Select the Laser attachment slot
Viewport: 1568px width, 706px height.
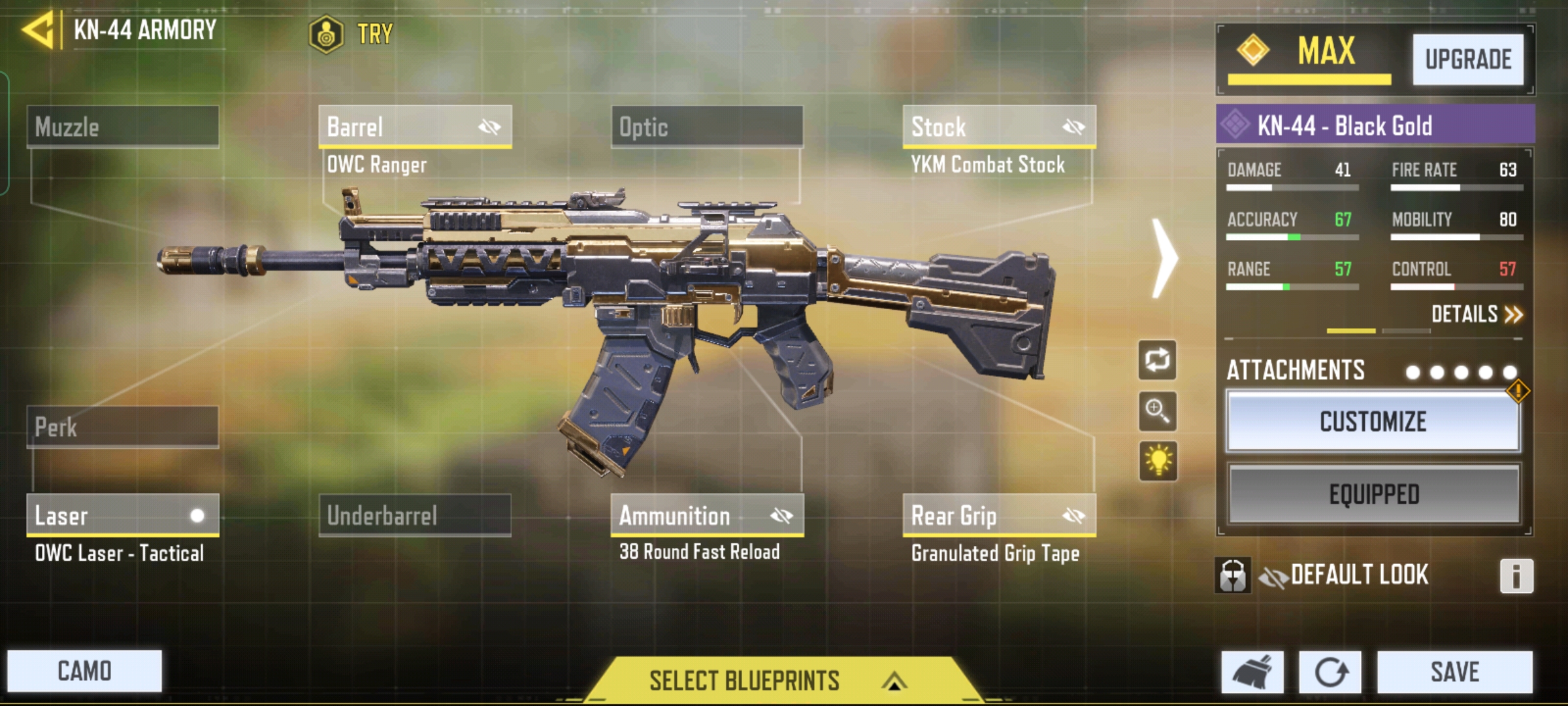pyautogui.click(x=123, y=516)
